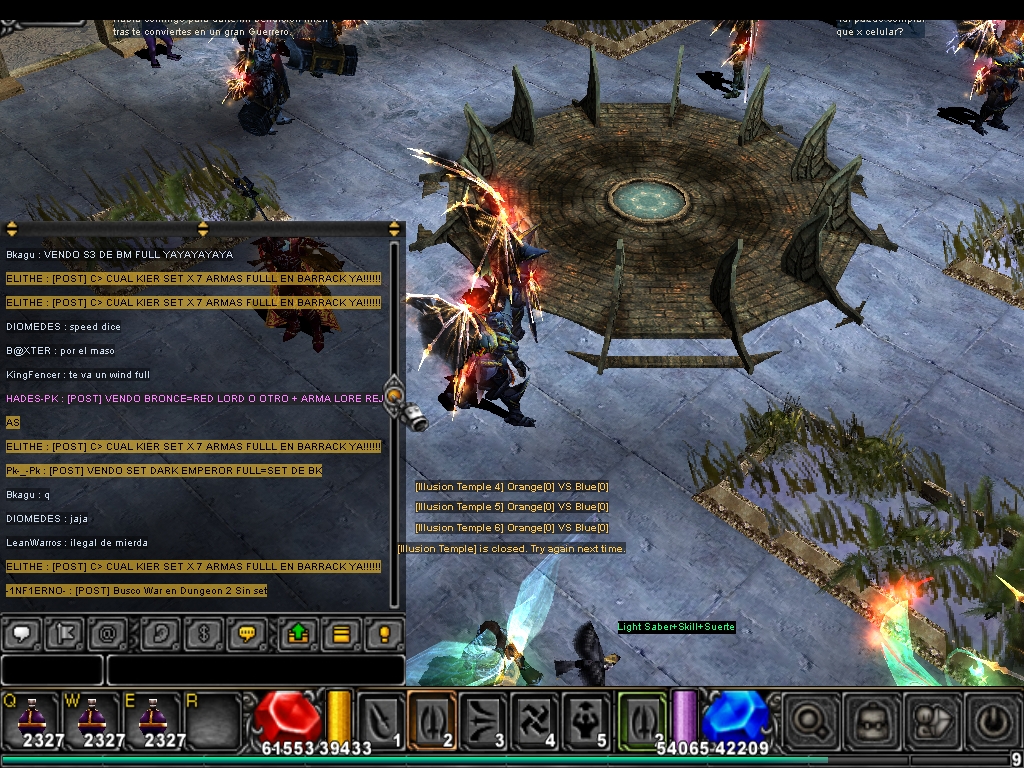Image resolution: width=1024 pixels, height=768 pixels.
Task: Click the potion in the E slot
Action: click(152, 720)
